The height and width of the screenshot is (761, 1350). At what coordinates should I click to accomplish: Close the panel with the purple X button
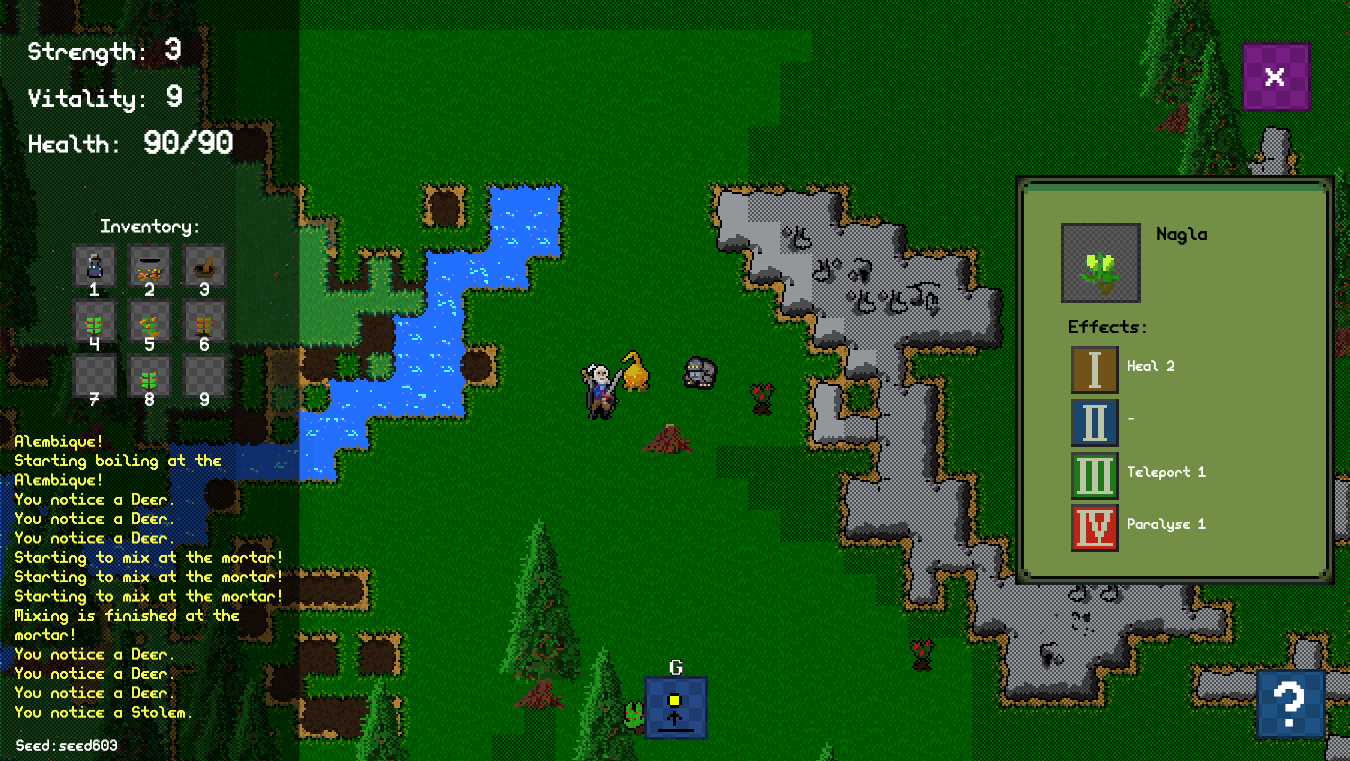tap(1275, 77)
